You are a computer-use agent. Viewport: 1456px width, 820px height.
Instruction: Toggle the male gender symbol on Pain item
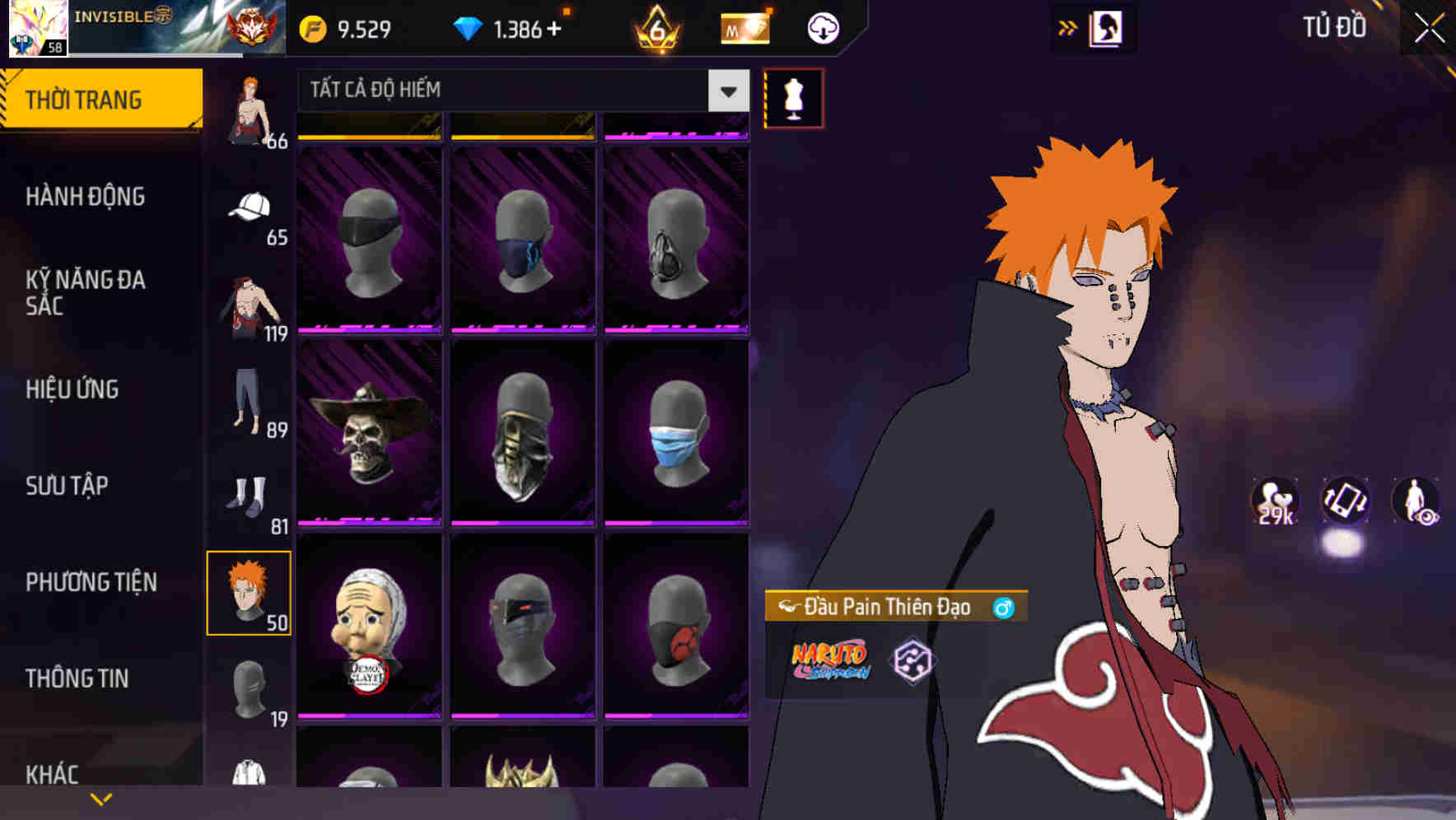[1004, 607]
